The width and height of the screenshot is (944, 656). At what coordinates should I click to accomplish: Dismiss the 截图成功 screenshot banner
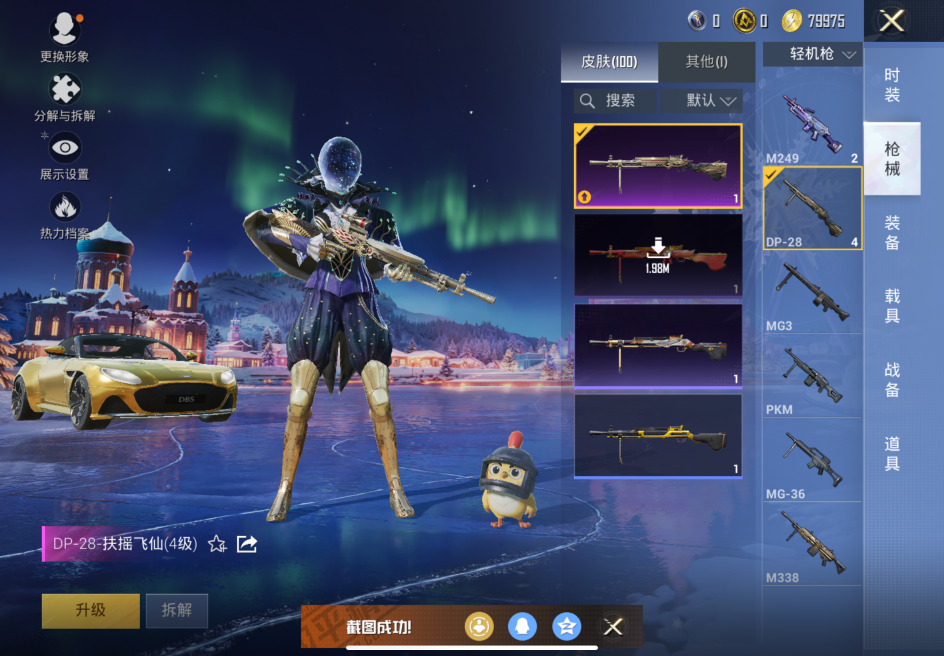[613, 627]
